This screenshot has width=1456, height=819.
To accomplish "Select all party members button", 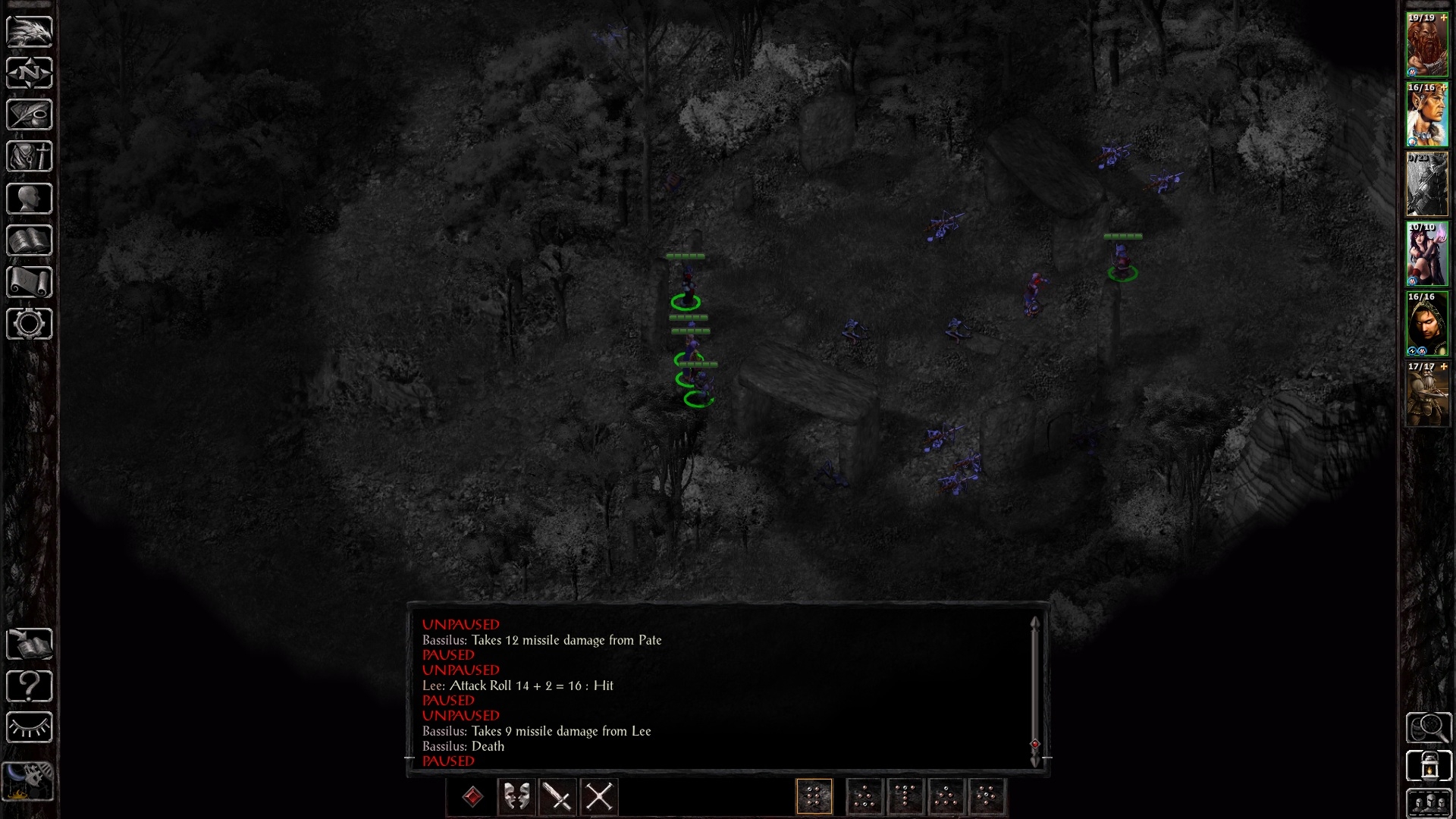I will (x=1429, y=804).
